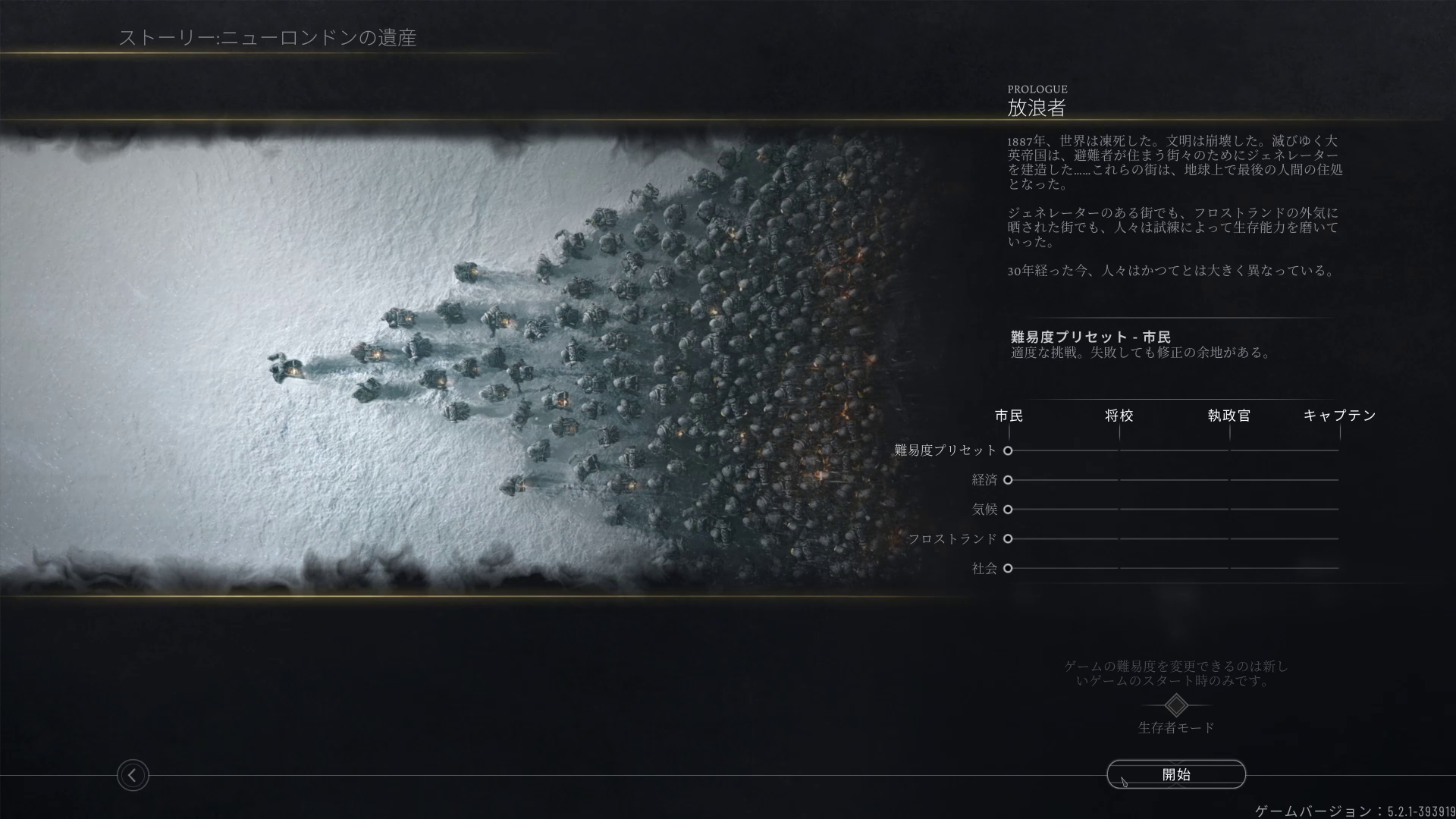Viewport: 1456px width, 819px height.
Task: Click the 経済 difficulty knob
Action: coord(1009,480)
